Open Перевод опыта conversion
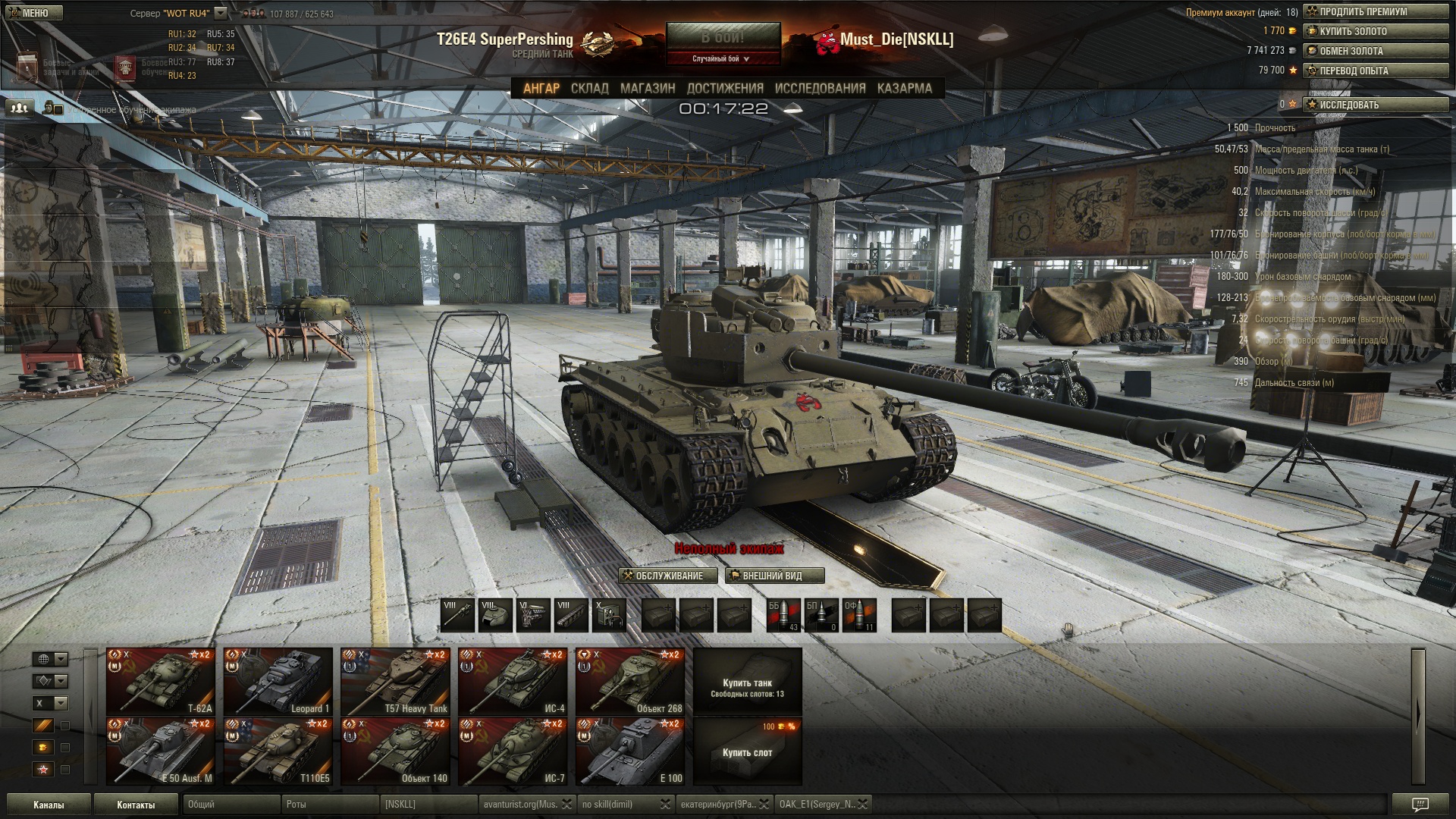The image size is (1456, 819). coord(1376,71)
